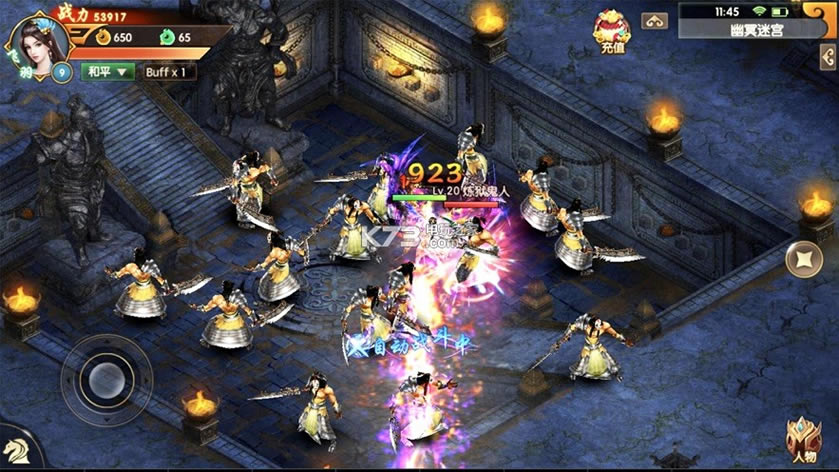
Task: Tap the virtual joystick center knob
Action: tap(105, 379)
